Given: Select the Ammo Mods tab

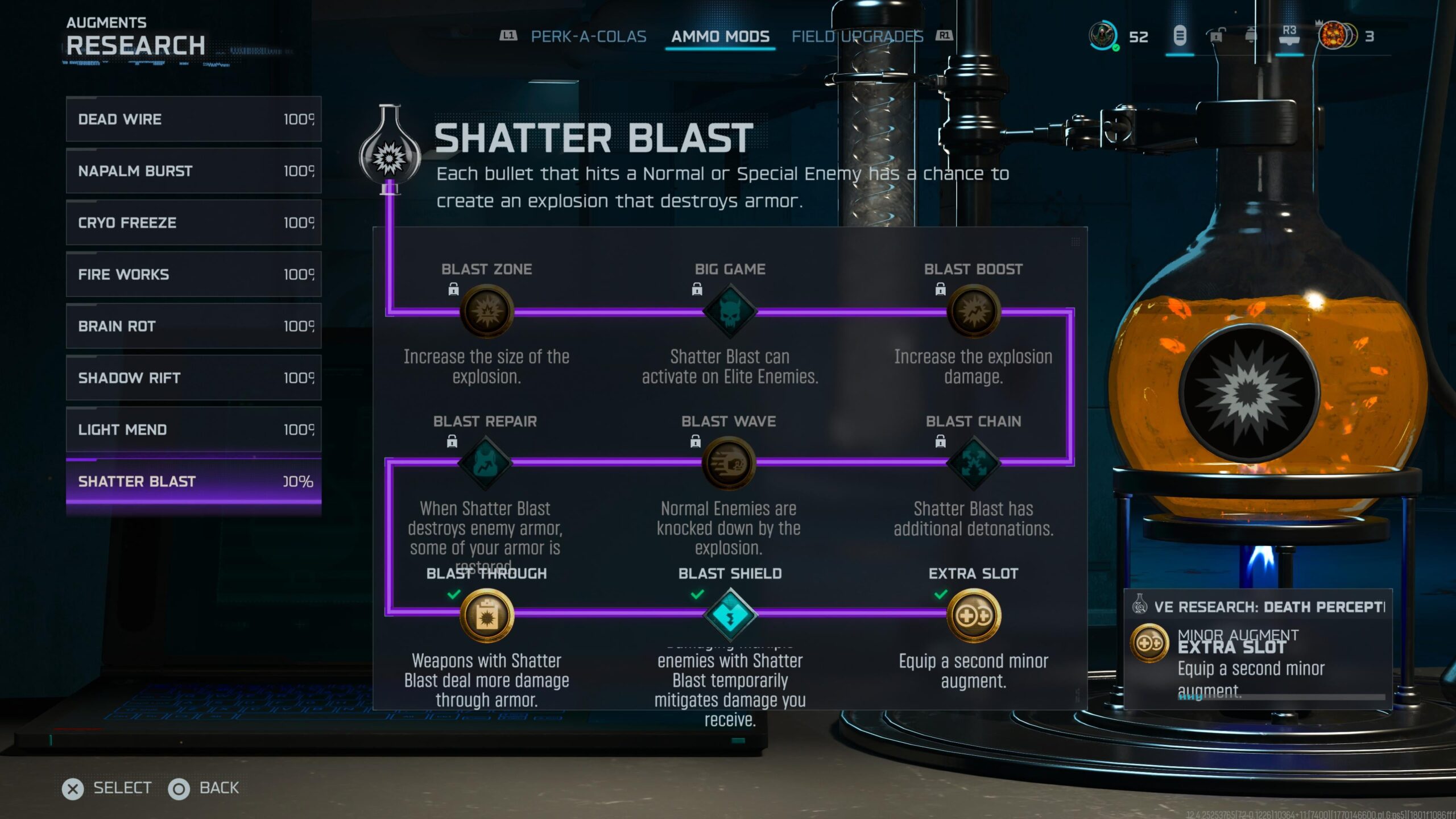Looking at the screenshot, I should (720, 37).
